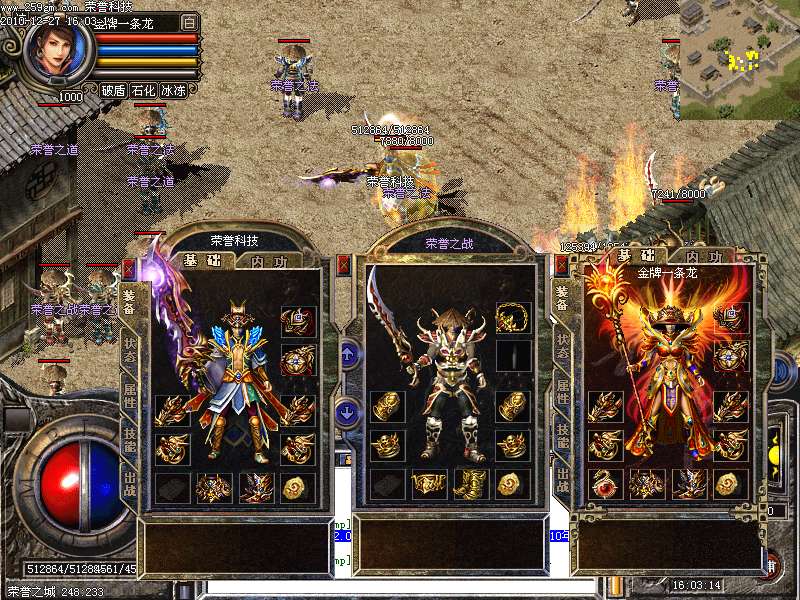Close the 荣誉科技 equipment panel
The image size is (800, 600).
click(x=128, y=268)
